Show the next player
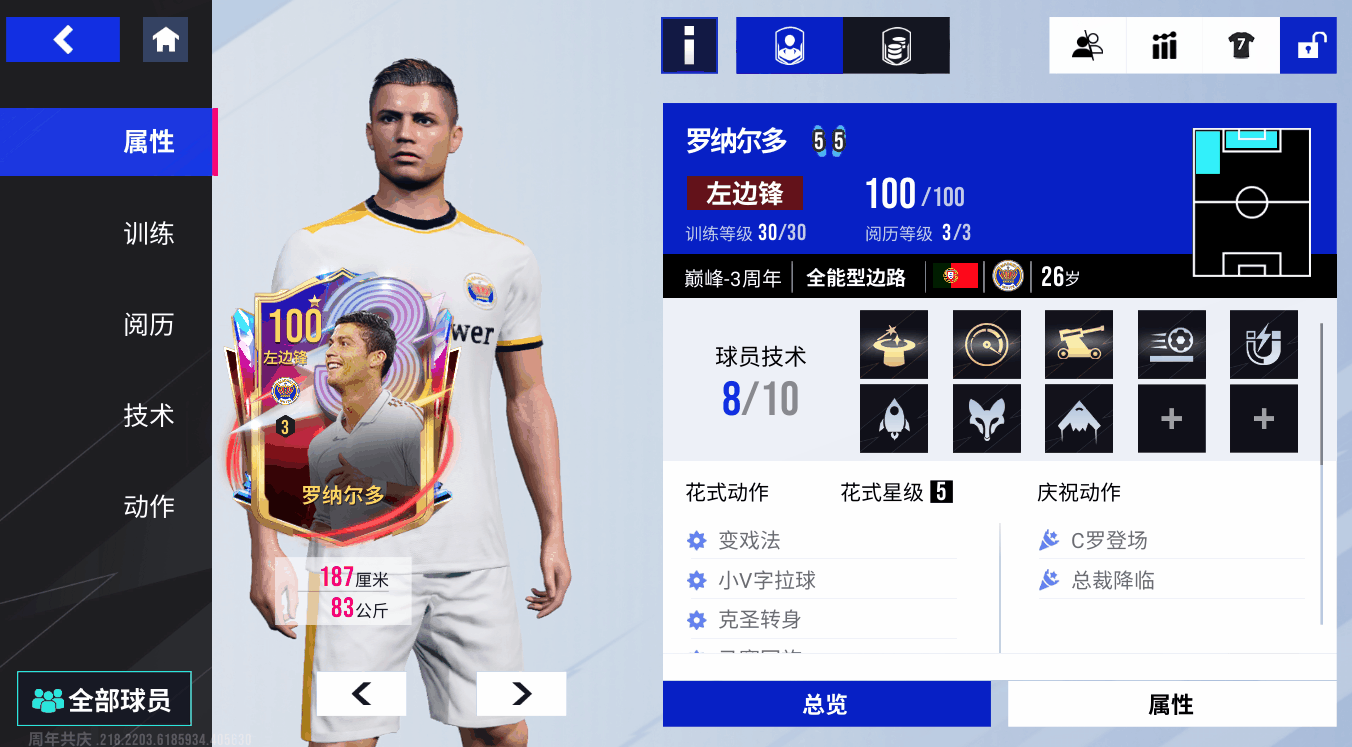1352x747 pixels. pyautogui.click(x=521, y=693)
